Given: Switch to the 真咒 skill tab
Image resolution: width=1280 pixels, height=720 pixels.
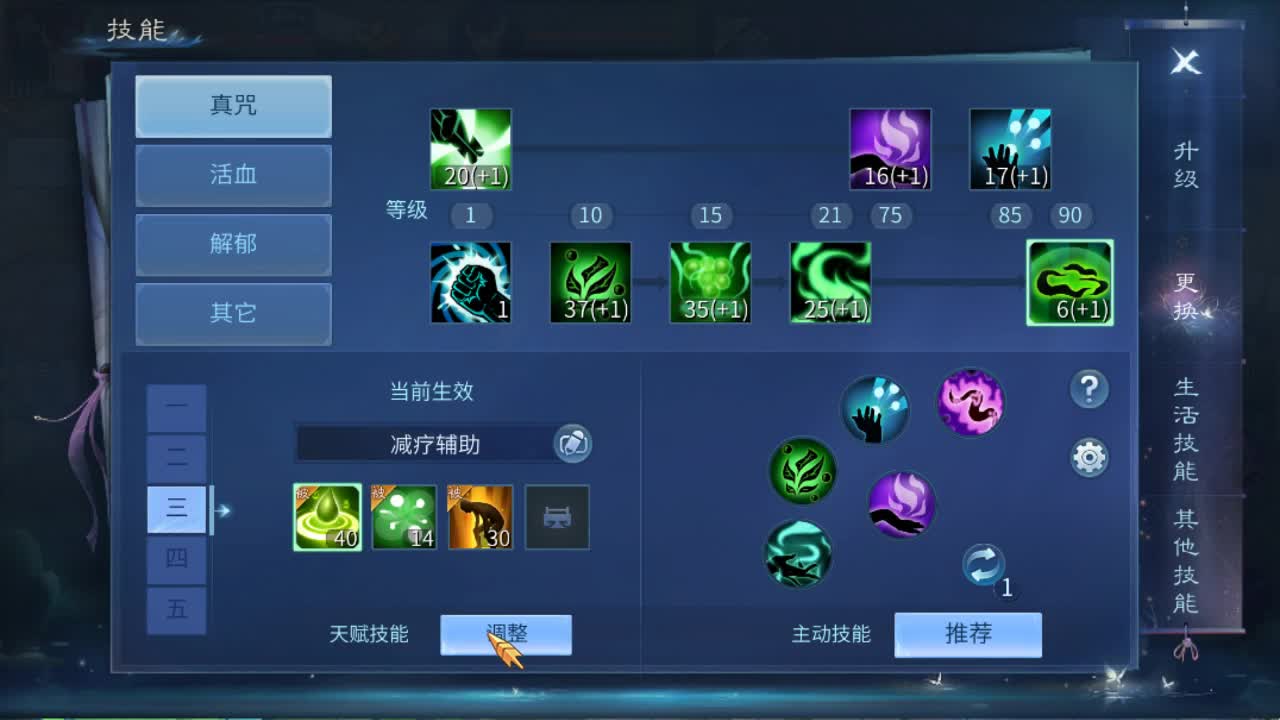Looking at the screenshot, I should pyautogui.click(x=233, y=106).
